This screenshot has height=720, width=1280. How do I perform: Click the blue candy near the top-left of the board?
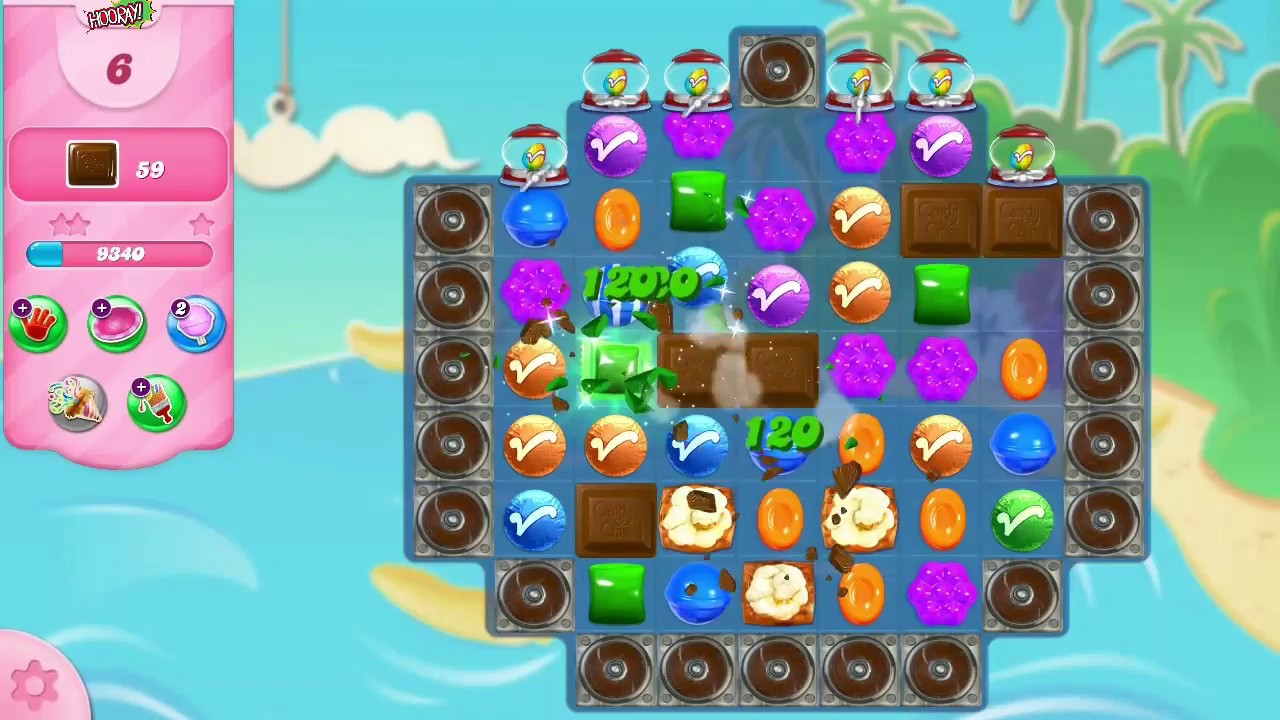[x=537, y=218]
